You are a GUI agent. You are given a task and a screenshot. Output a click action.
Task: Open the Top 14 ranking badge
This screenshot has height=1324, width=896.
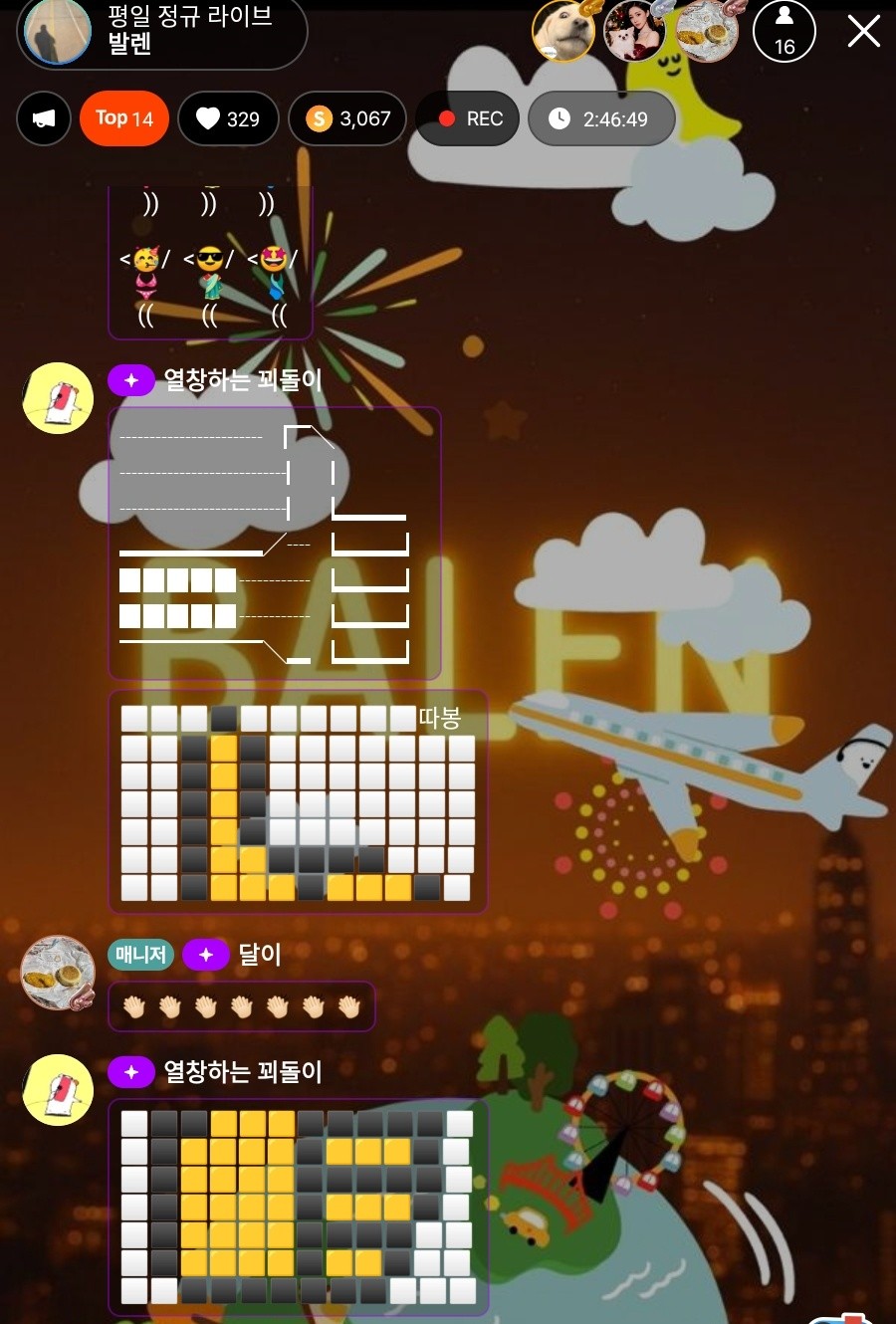124,118
